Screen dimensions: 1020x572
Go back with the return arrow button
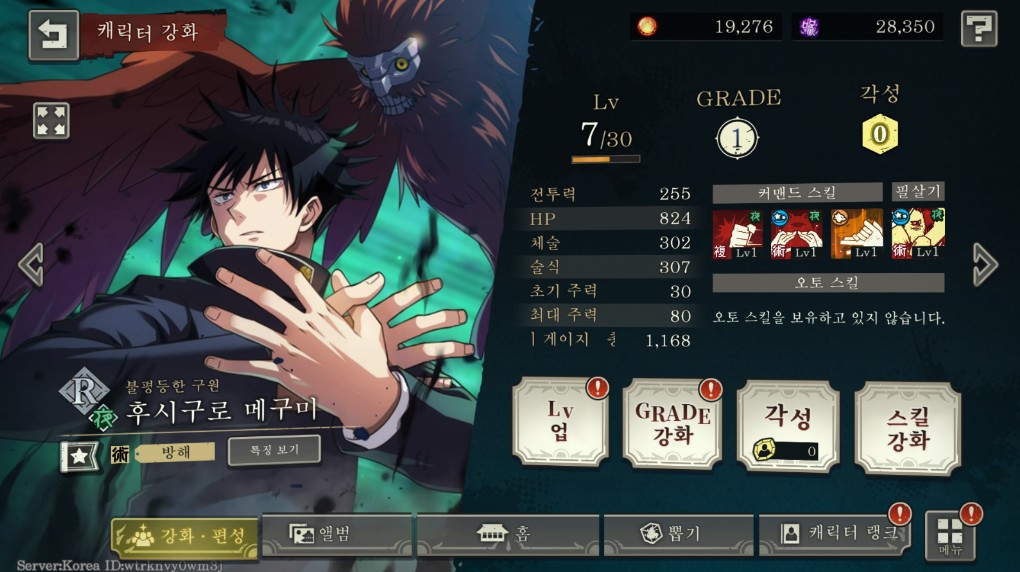click(53, 35)
